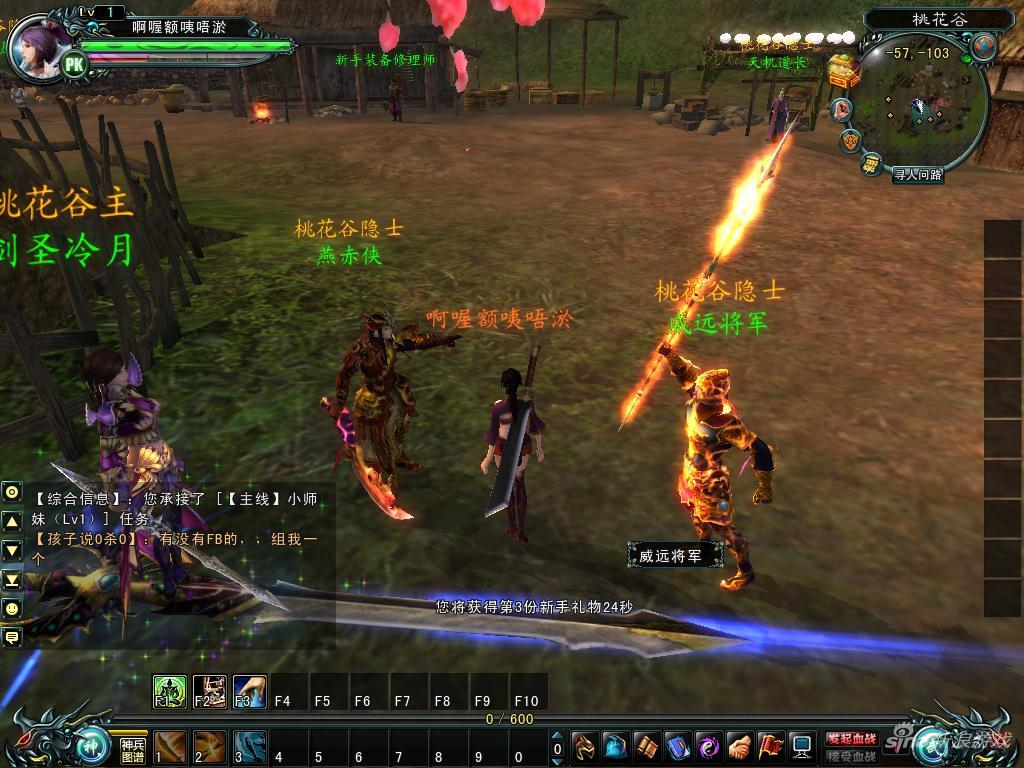This screenshot has width=1024, height=768.
Task: Click the 发起血战 blood battle button
Action: [850, 738]
